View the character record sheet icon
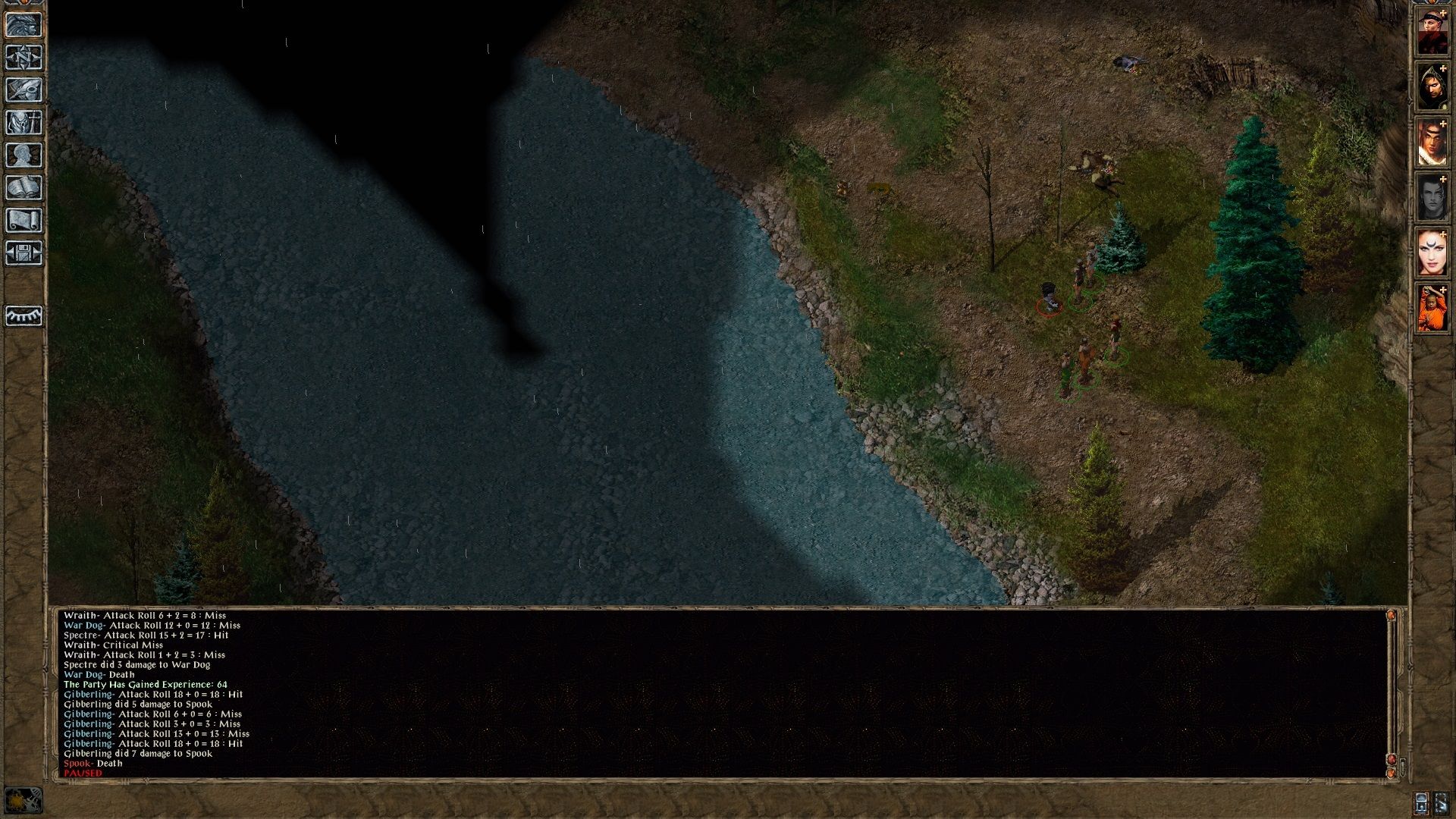Viewport: 1456px width, 819px height. point(25,154)
